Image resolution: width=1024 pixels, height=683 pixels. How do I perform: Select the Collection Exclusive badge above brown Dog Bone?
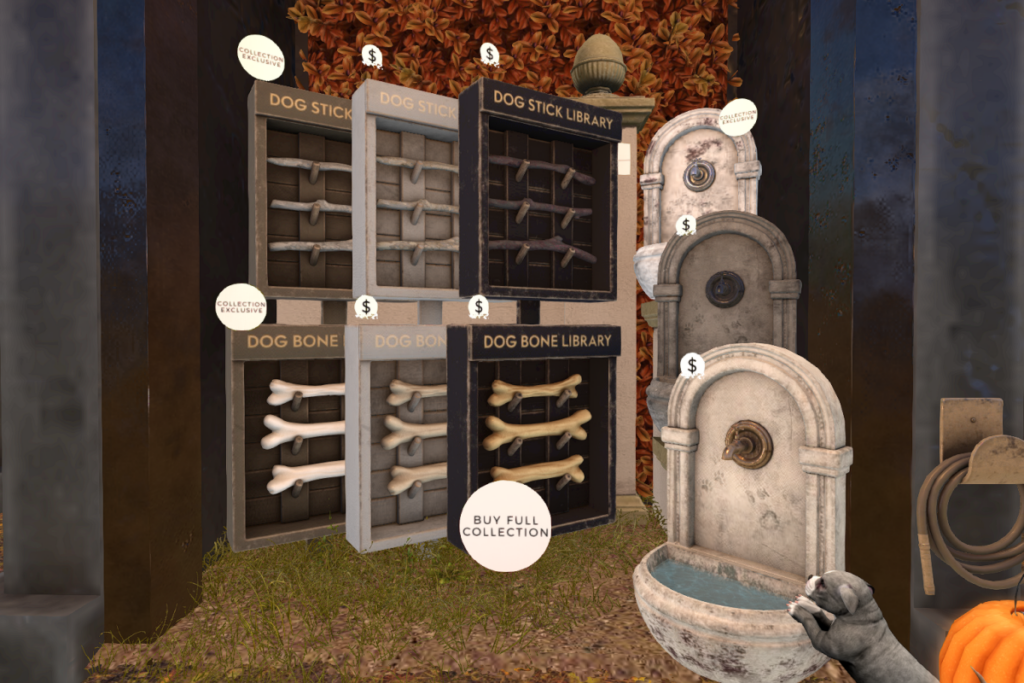[x=241, y=306]
